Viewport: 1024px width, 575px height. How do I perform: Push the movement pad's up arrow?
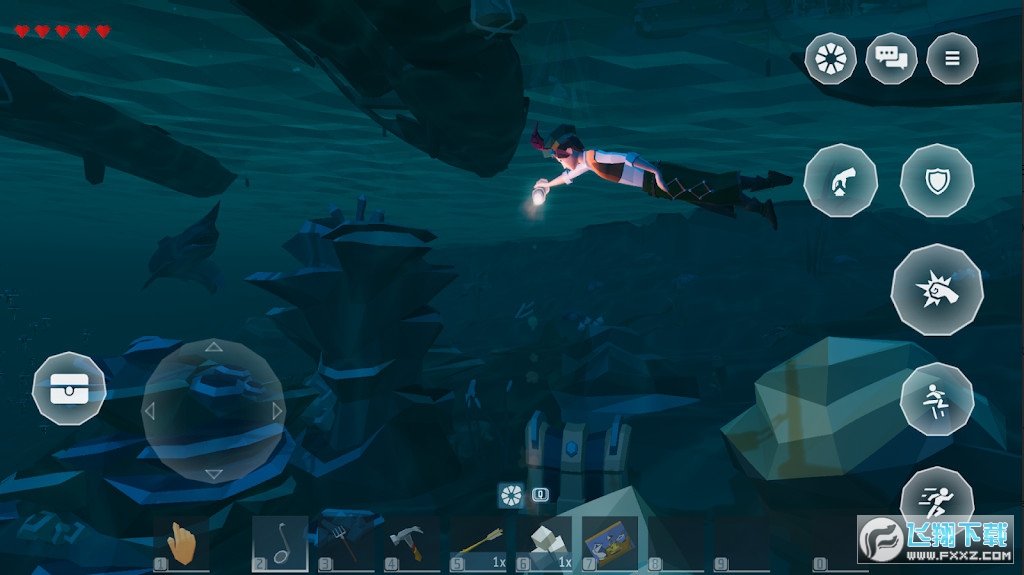point(213,348)
